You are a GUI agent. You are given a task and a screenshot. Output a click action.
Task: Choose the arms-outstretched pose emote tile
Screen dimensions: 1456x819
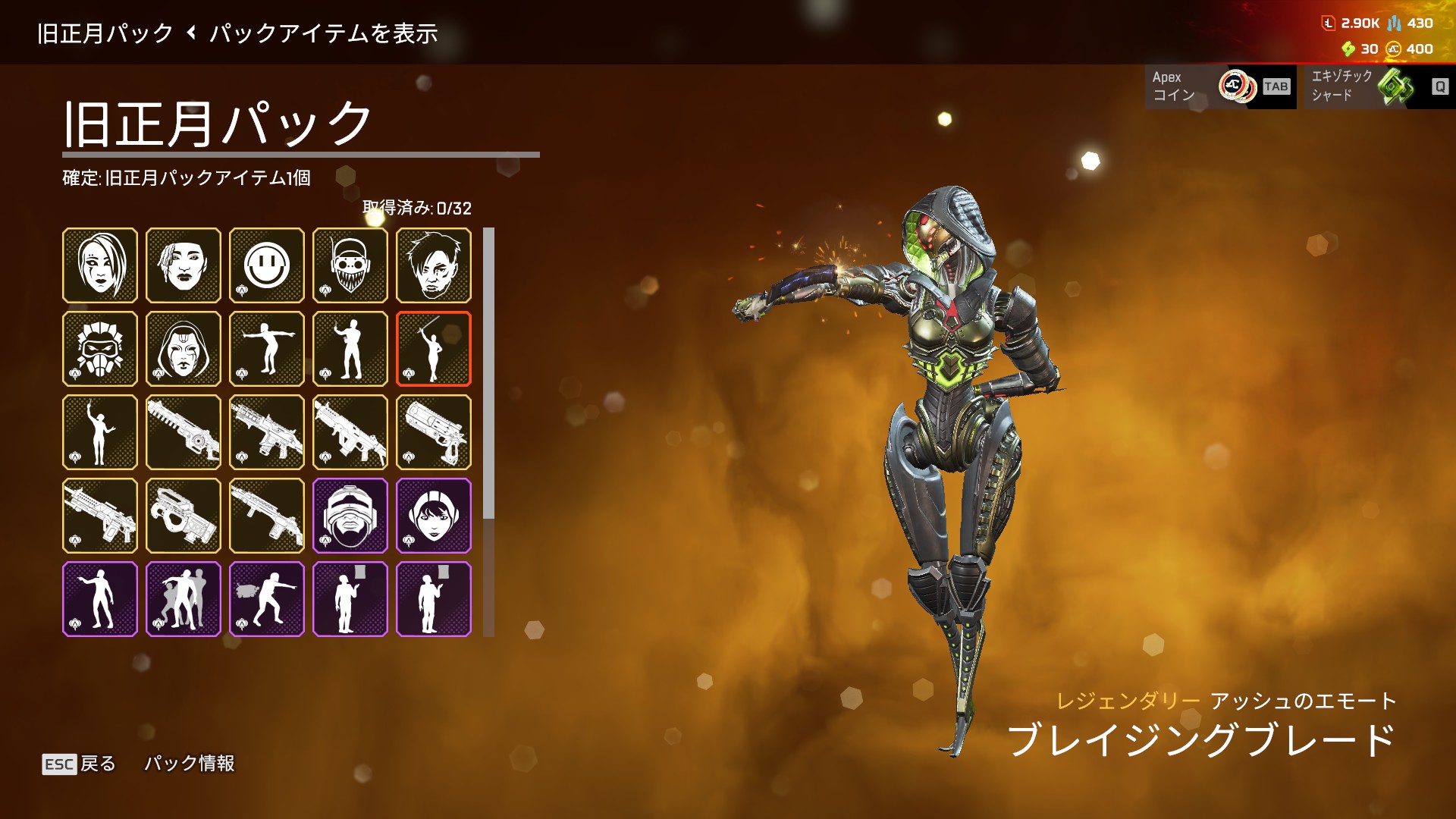[267, 349]
